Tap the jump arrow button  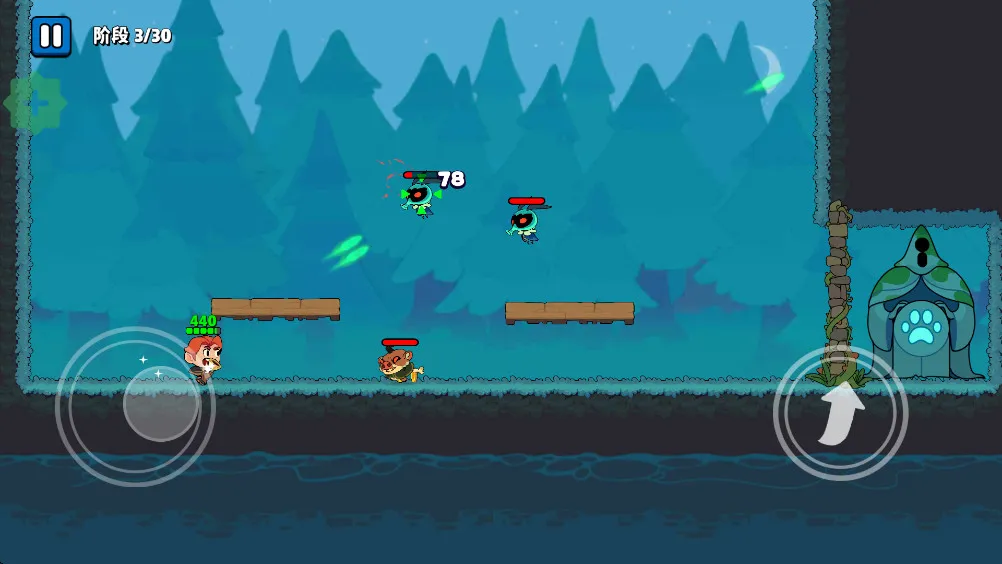[x=840, y=413]
